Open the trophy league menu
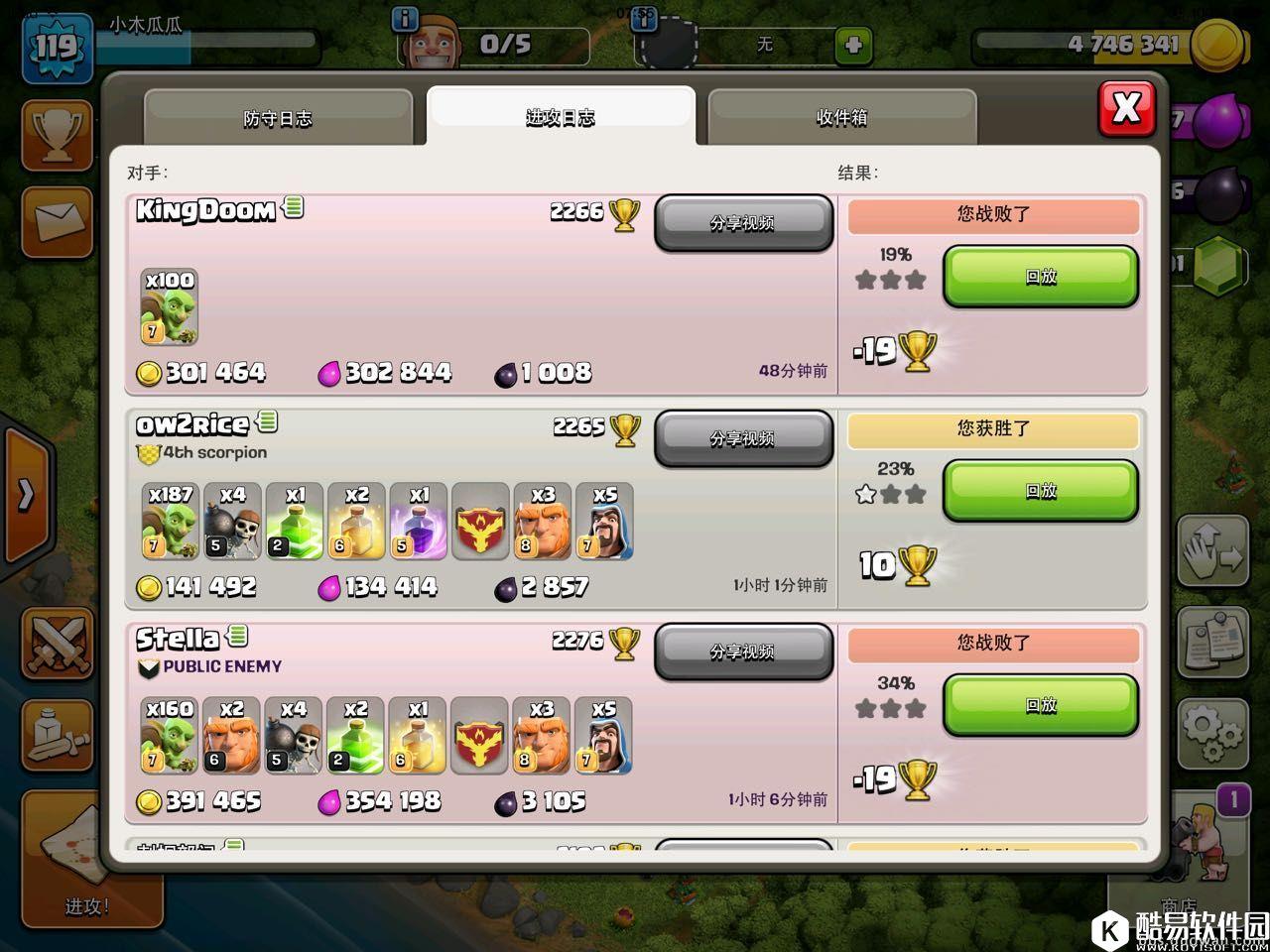The image size is (1270, 952). [58, 134]
